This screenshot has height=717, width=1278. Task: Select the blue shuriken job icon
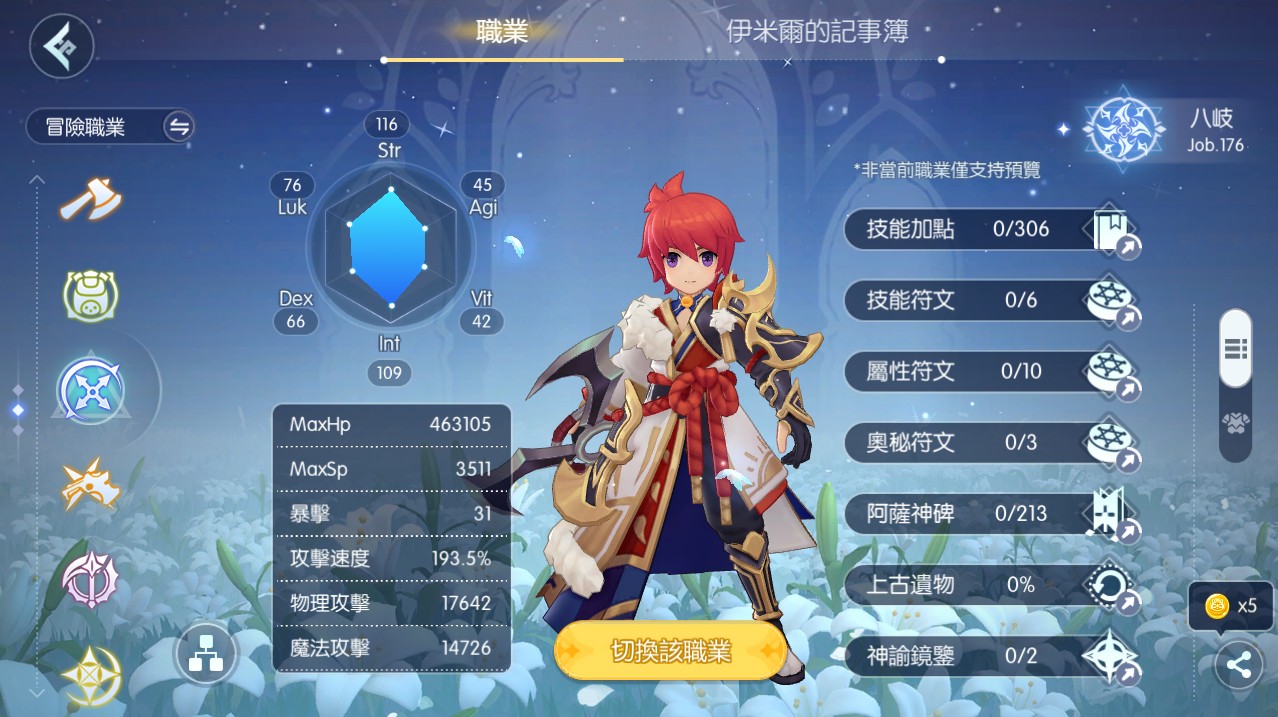(x=90, y=391)
